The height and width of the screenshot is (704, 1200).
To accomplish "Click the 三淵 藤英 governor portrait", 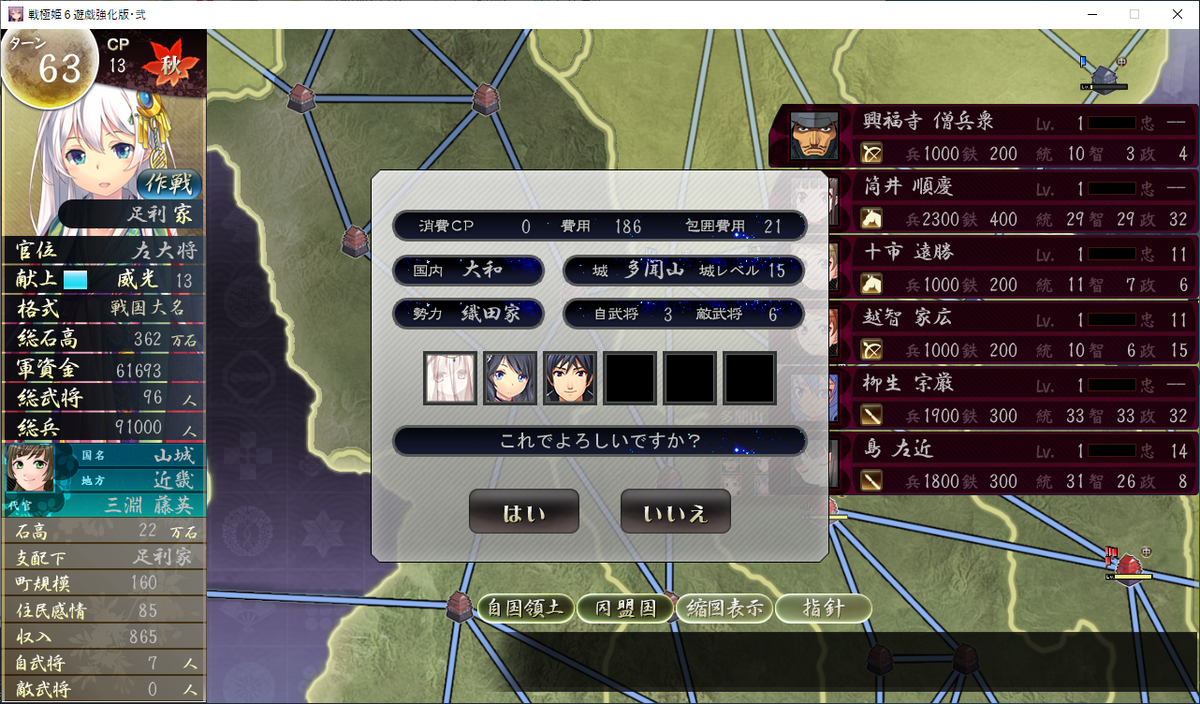I will pyautogui.click(x=30, y=469).
